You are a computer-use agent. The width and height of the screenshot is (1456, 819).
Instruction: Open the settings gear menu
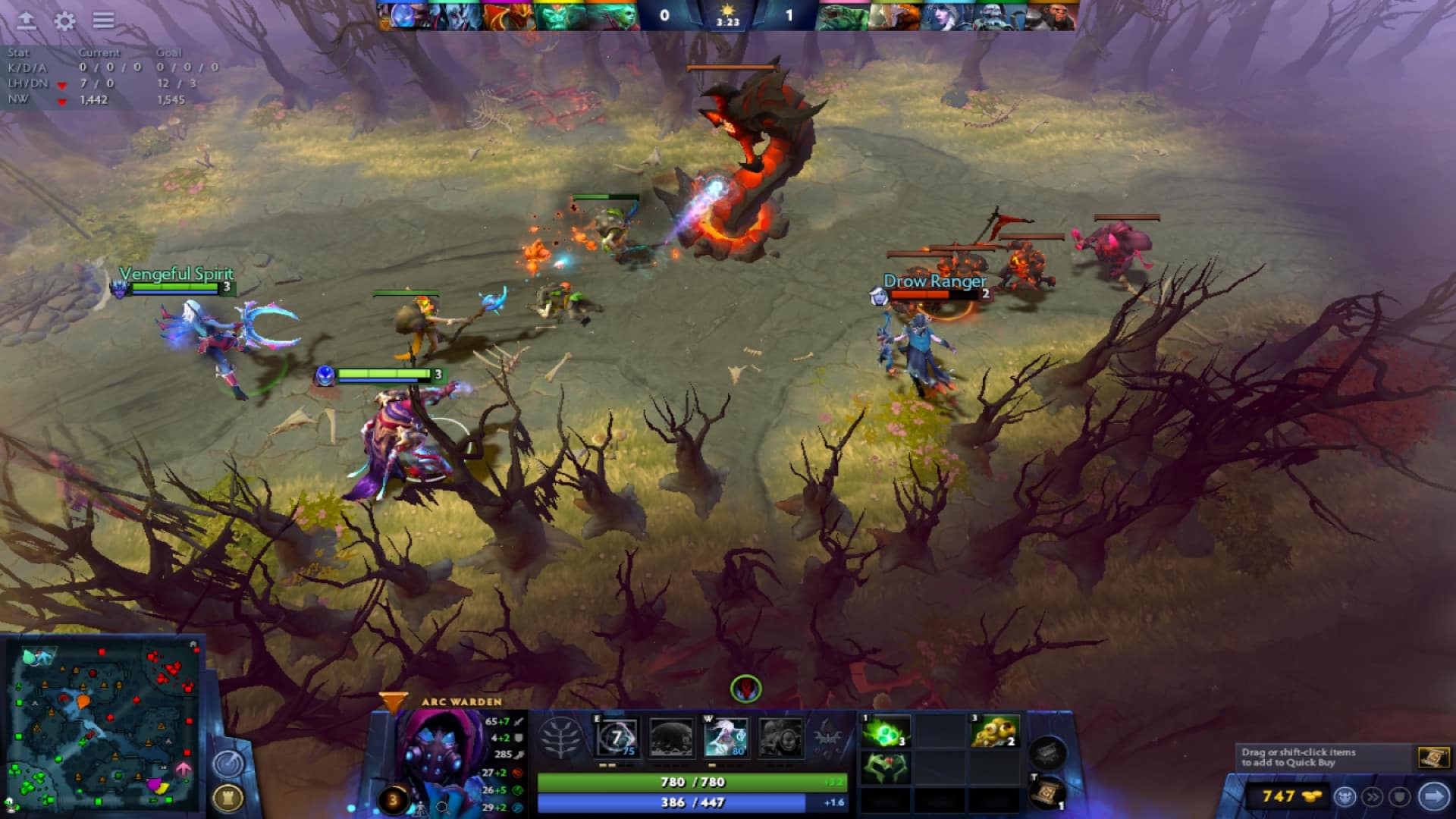click(64, 20)
